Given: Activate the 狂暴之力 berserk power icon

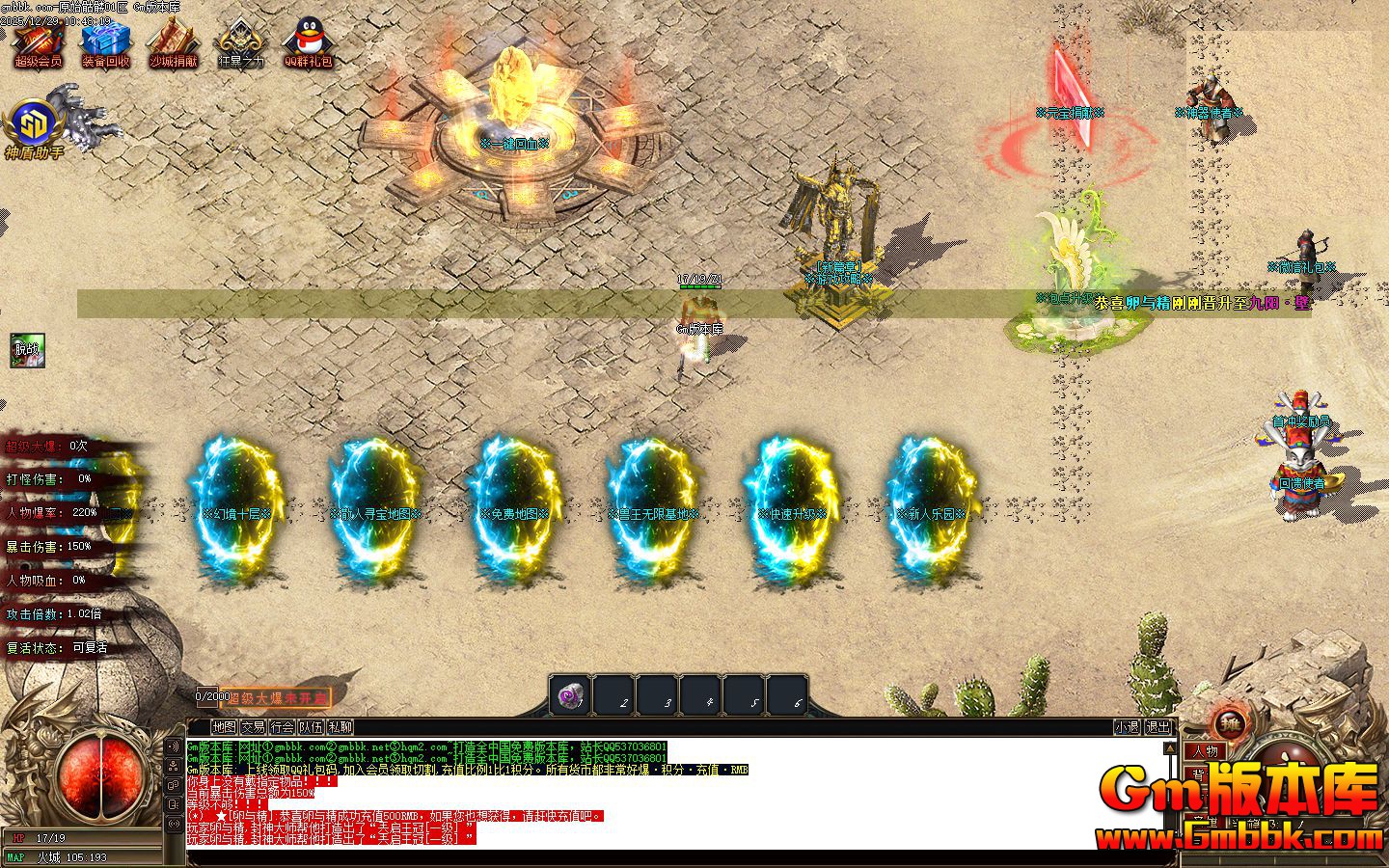Looking at the screenshot, I should point(240,44).
